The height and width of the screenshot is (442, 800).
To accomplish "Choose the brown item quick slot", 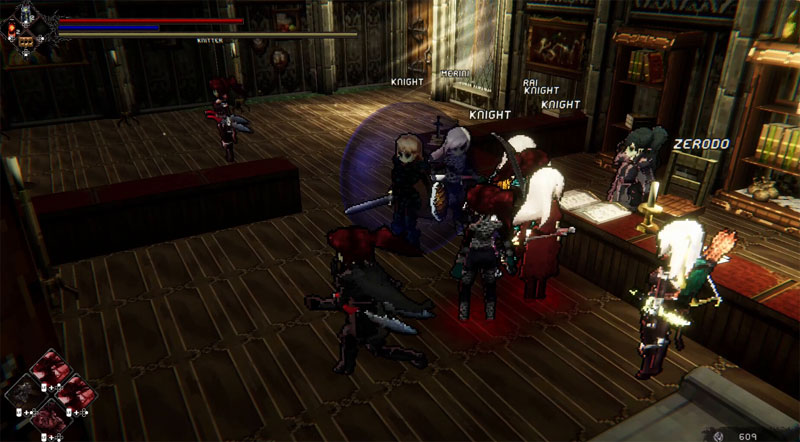I will pyautogui.click(x=23, y=43).
